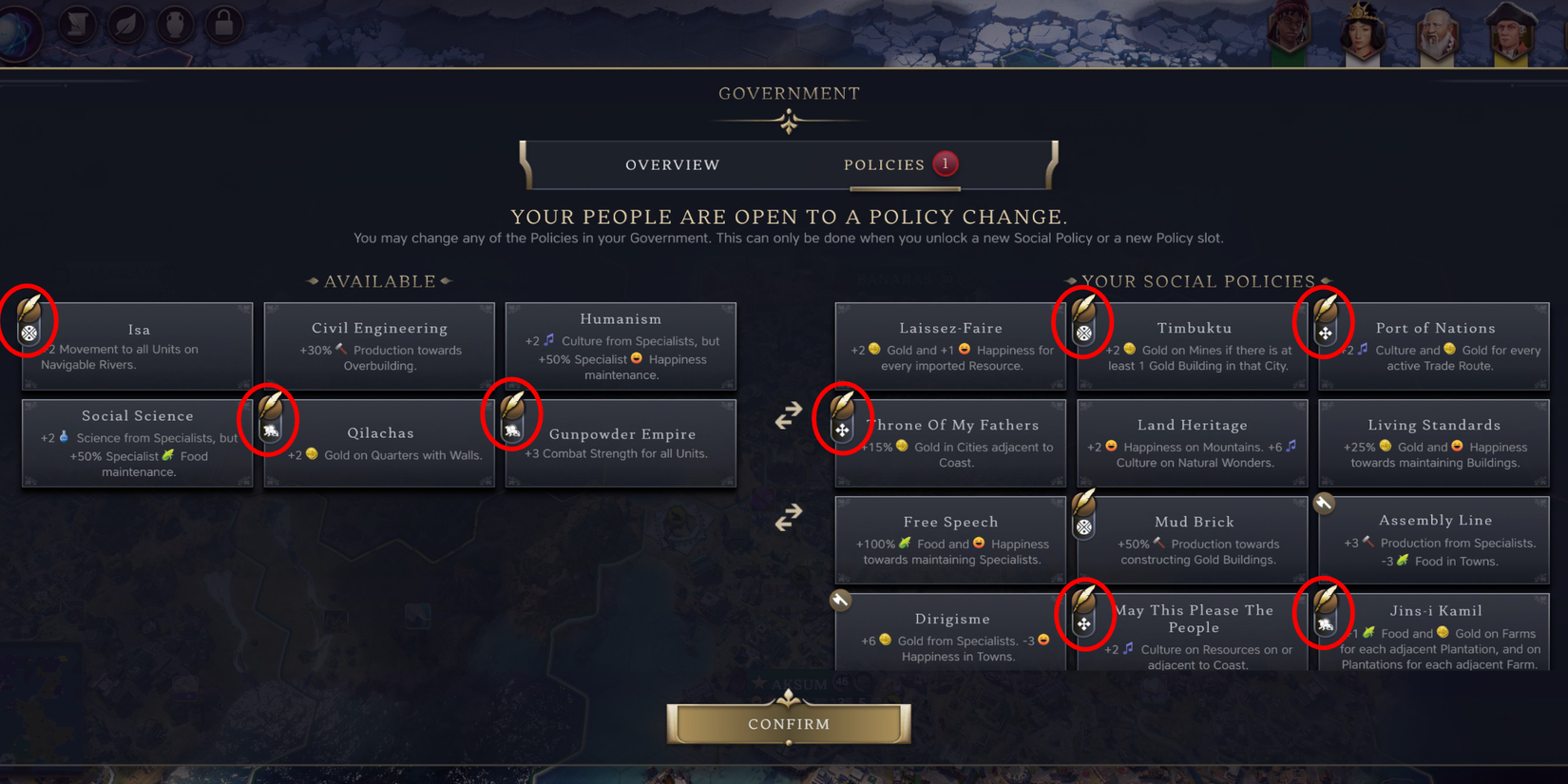Viewport: 1568px width, 784px height.
Task: Click the swap arrows beside Throne Of My Fathers
Action: 787,416
